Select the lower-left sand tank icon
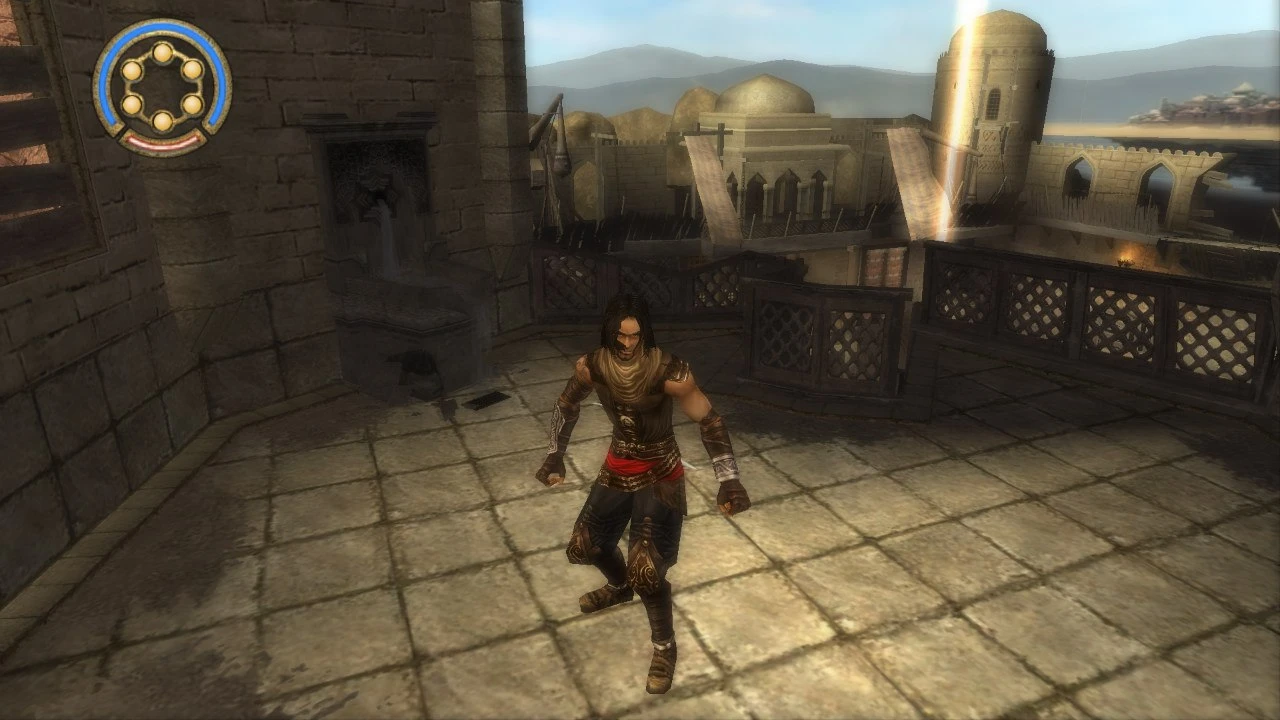The image size is (1280, 720). pos(131,103)
